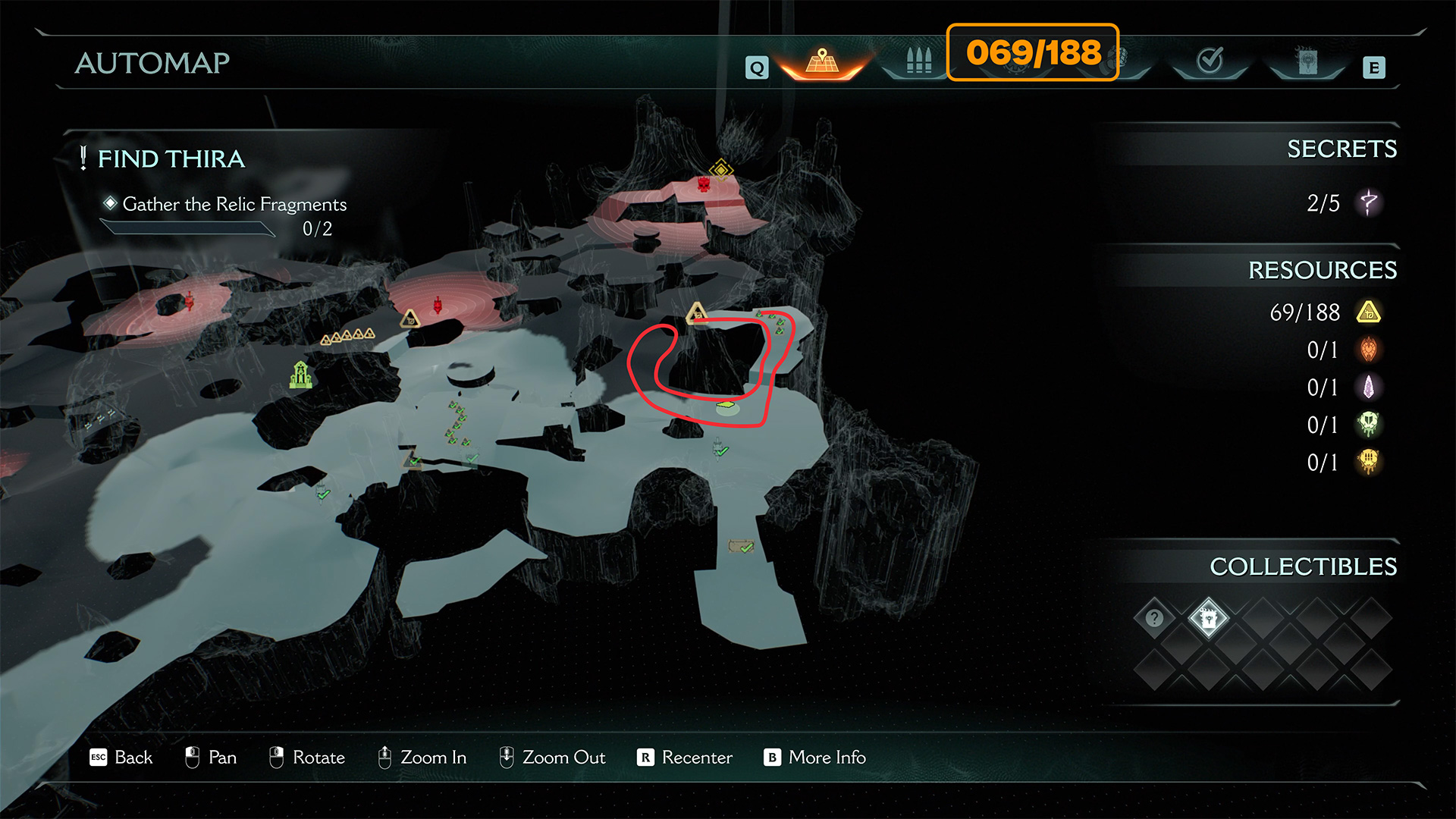Click the gold triangle beside the red path
This screenshot has height=819, width=1456.
click(x=696, y=312)
